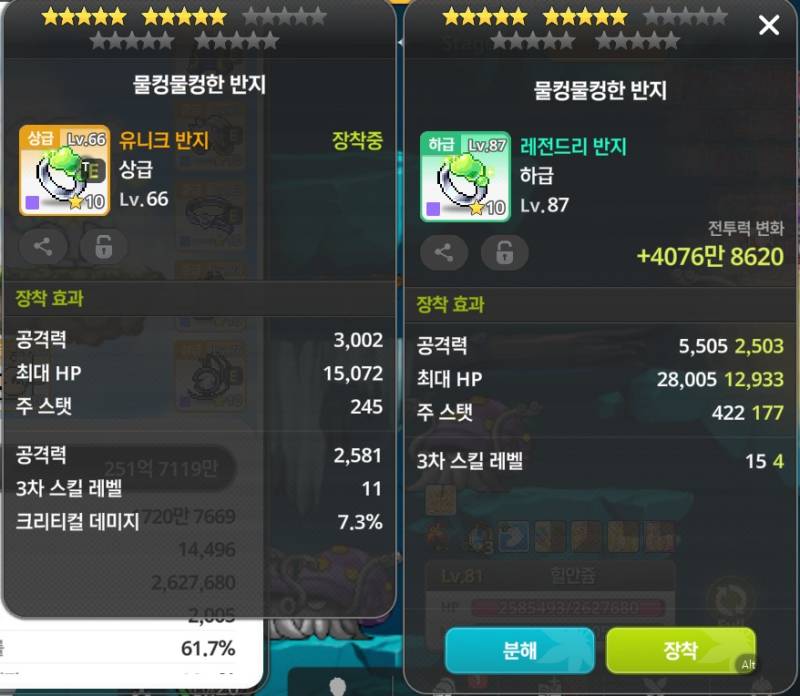Tap the 분해 disassemble button

click(520, 650)
